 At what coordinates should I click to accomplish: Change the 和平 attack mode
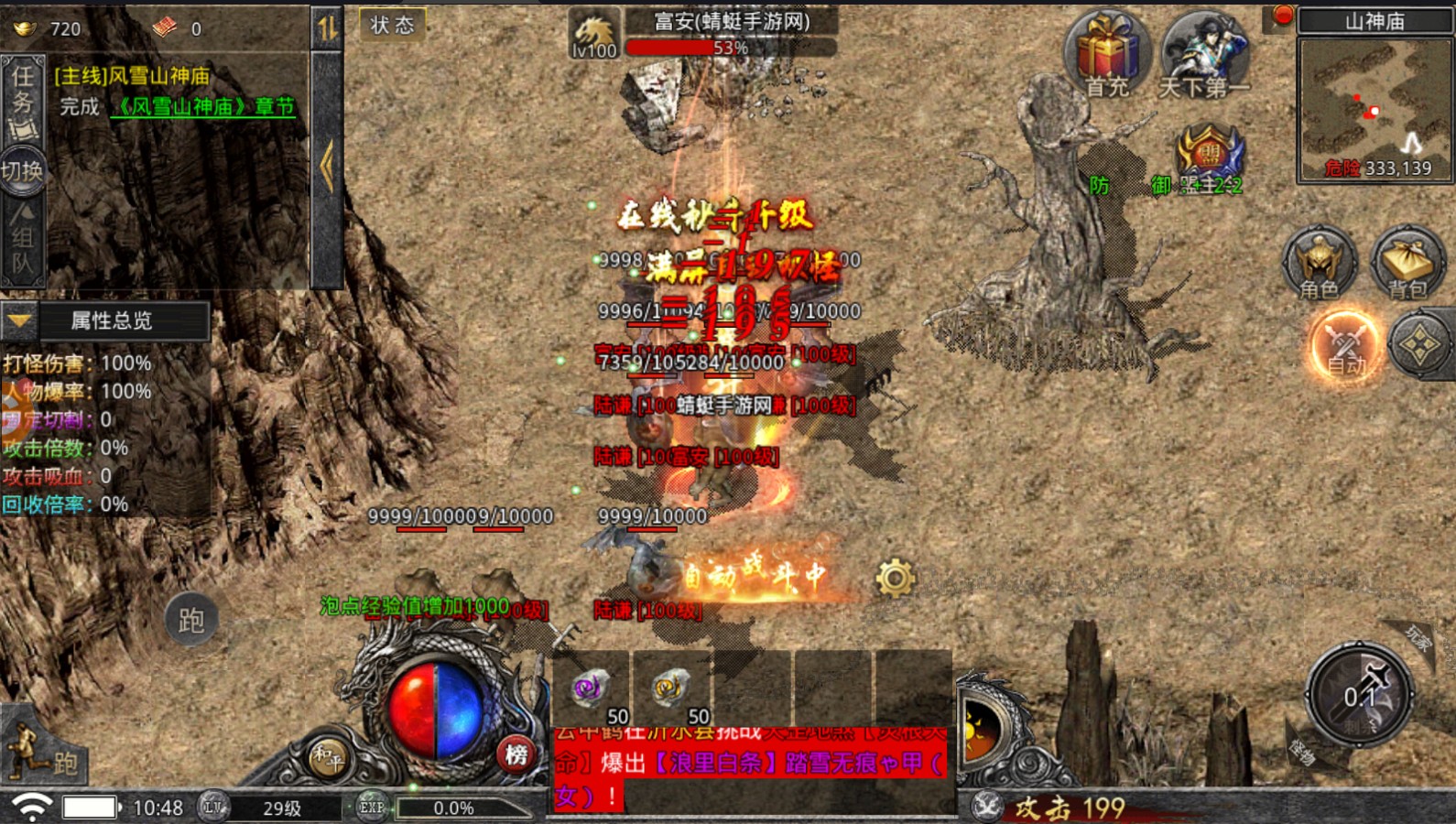(327, 756)
